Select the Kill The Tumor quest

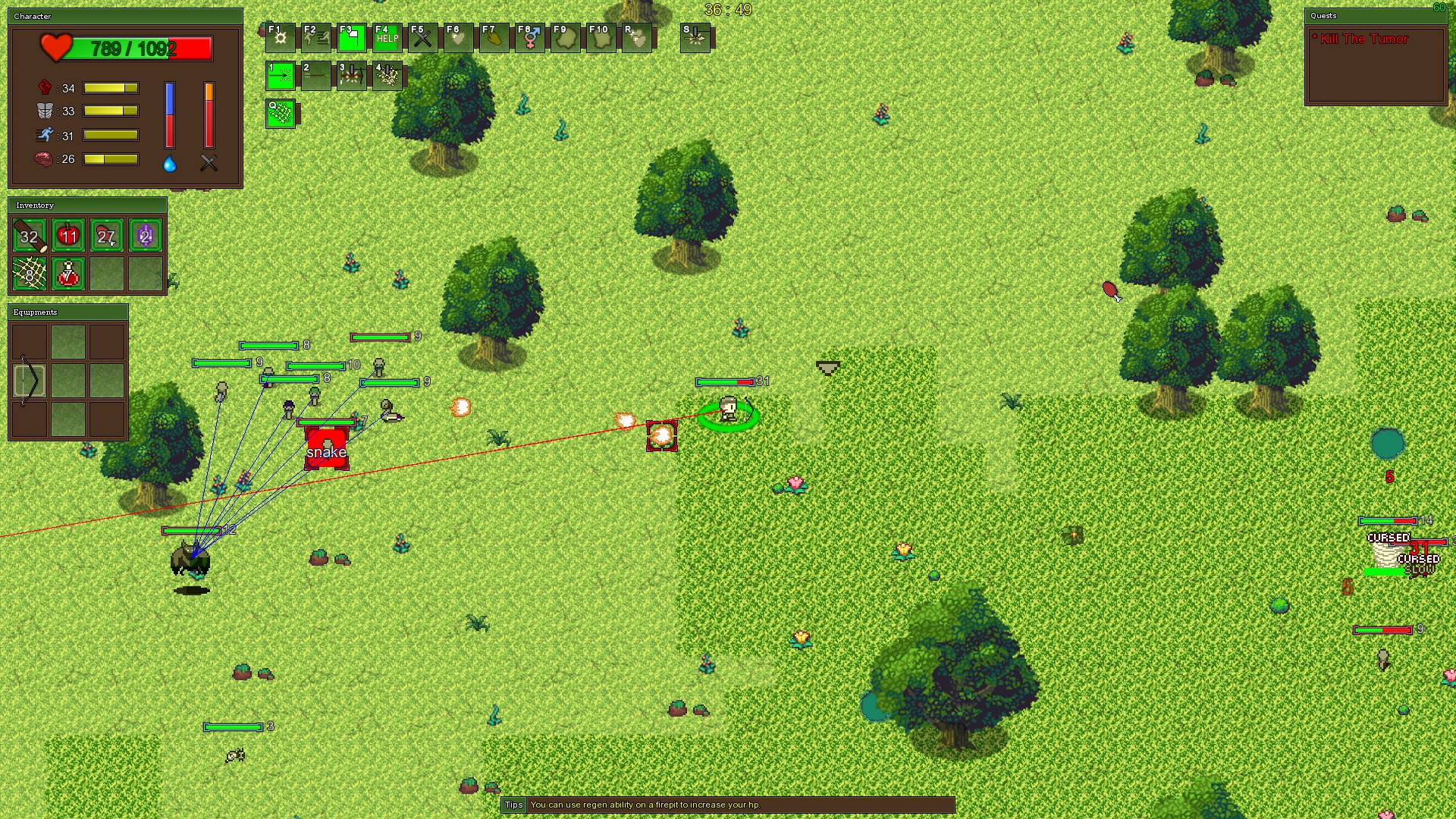(1361, 39)
